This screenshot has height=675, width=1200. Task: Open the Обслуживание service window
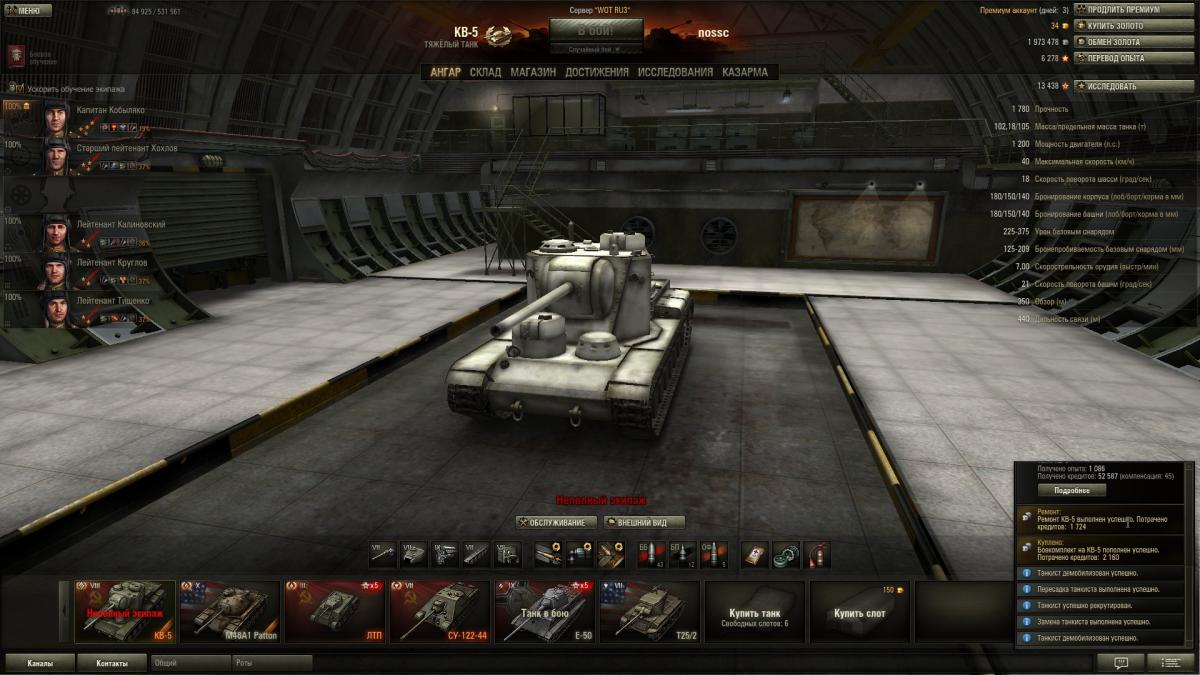pos(557,522)
